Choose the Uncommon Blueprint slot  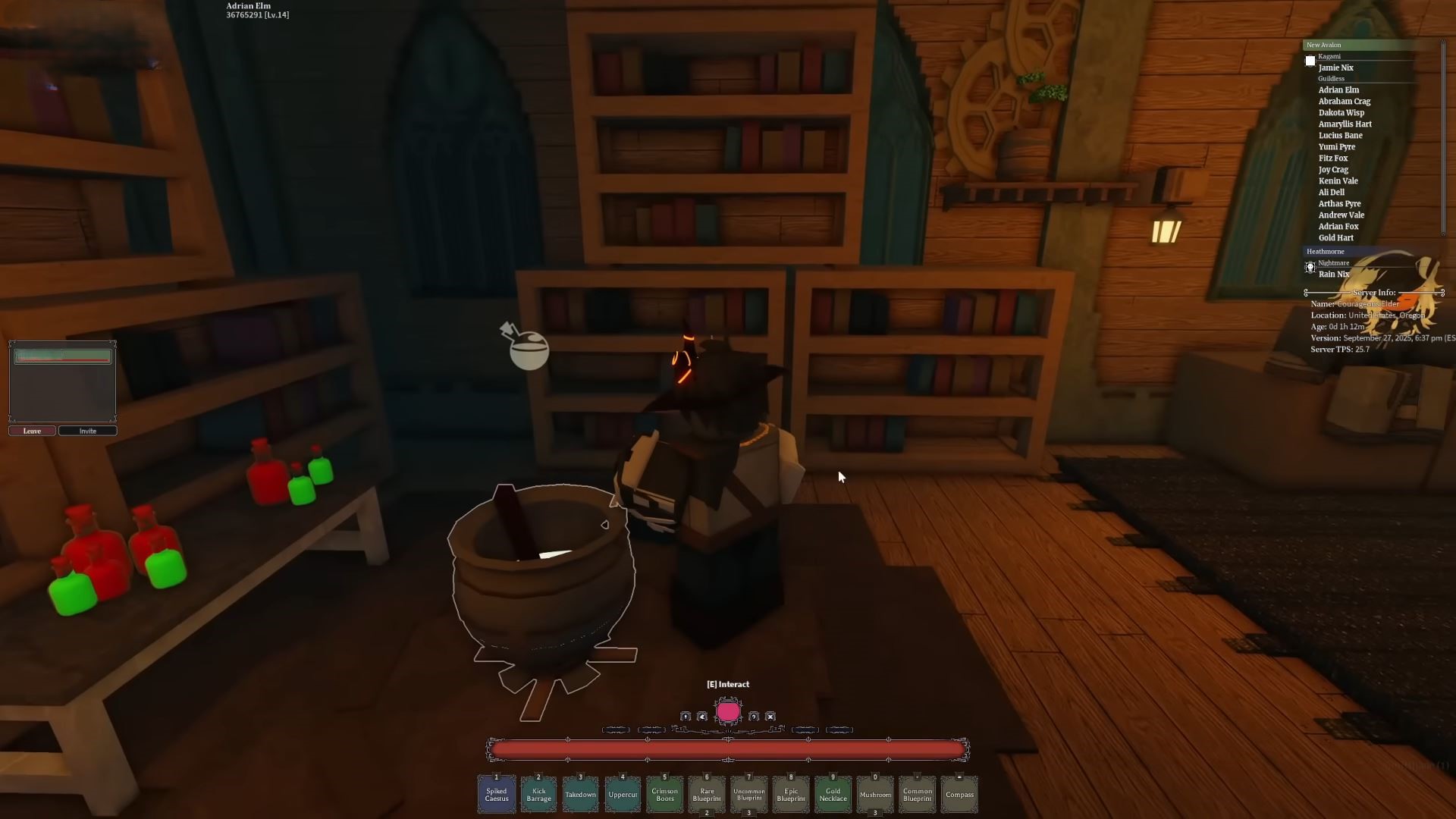[x=748, y=794]
